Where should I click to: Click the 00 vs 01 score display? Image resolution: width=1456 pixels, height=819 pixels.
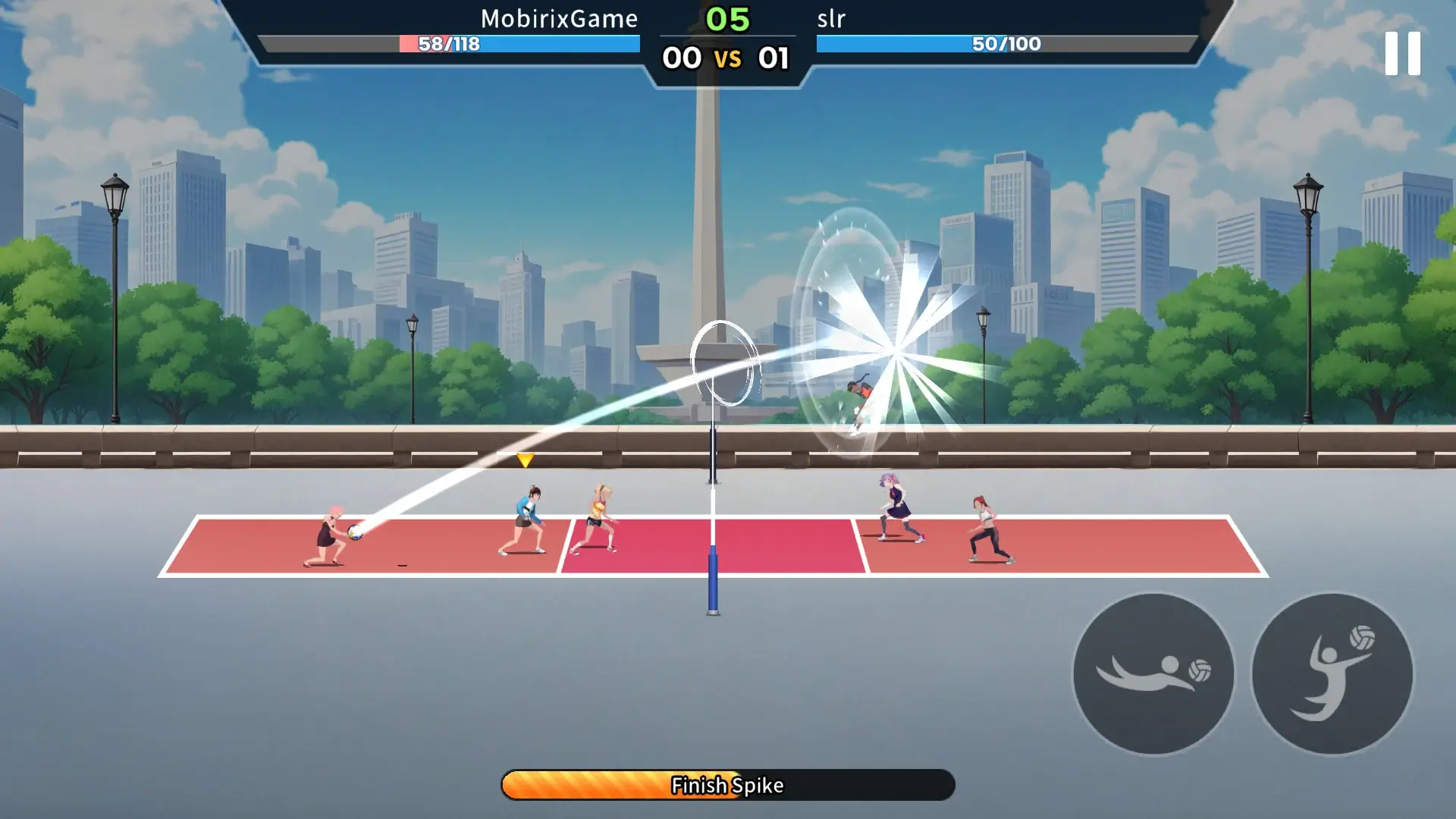(x=726, y=58)
